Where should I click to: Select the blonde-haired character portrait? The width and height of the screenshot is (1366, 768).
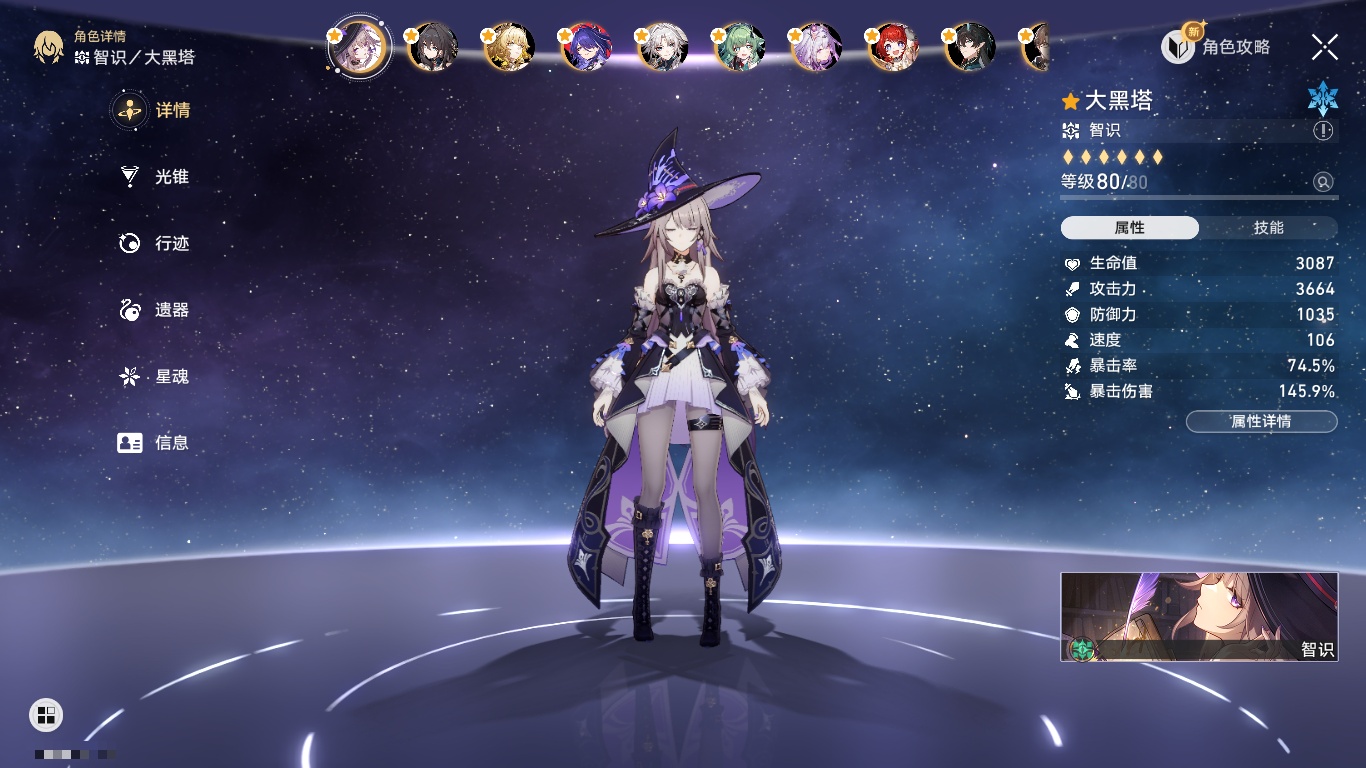tap(510, 47)
